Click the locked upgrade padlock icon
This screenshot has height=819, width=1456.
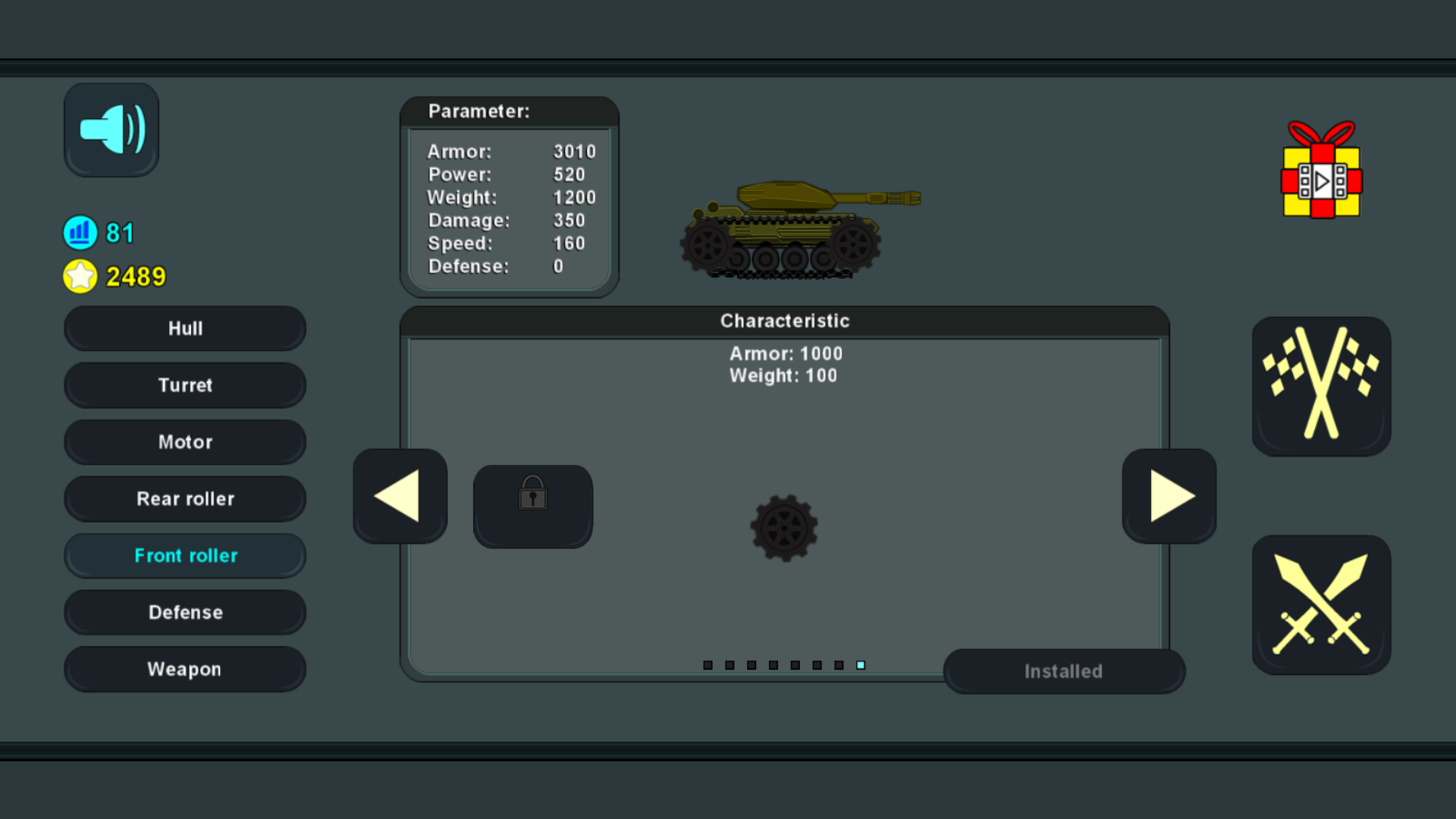532,505
